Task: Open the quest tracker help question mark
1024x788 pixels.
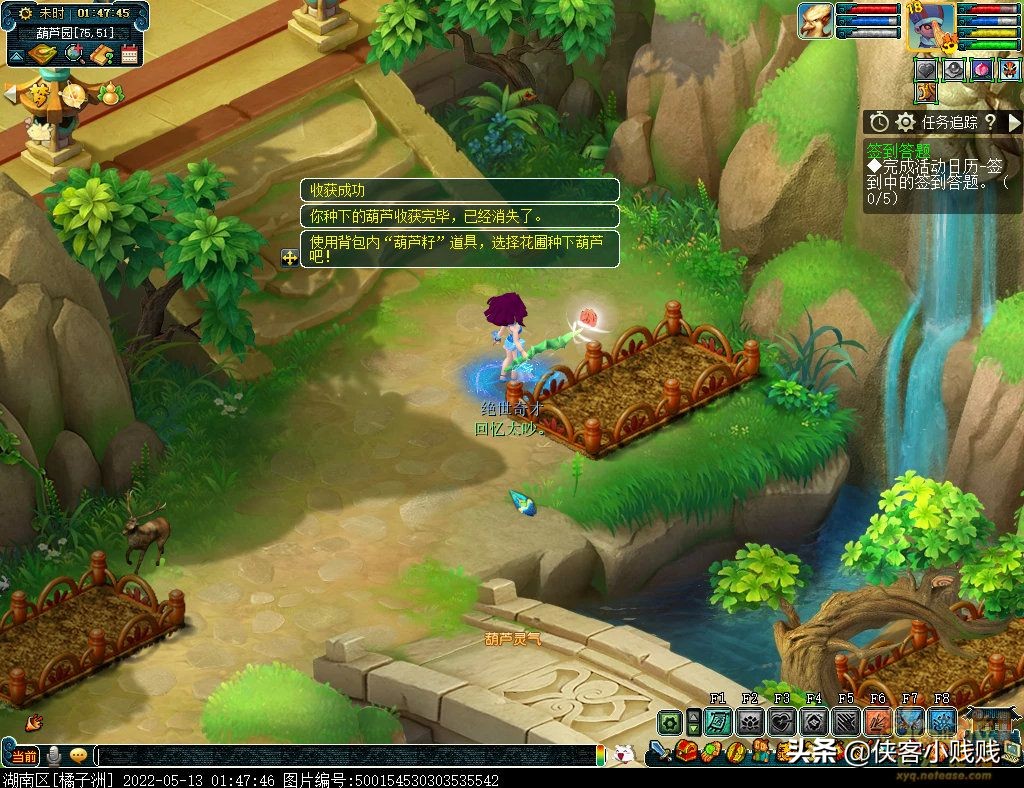Action: pyautogui.click(x=990, y=122)
